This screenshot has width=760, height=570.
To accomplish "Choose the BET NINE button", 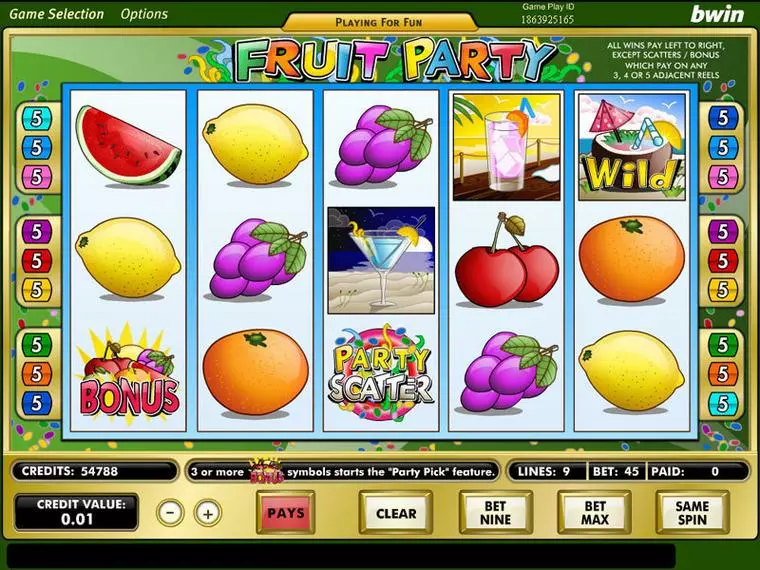I will [495, 513].
